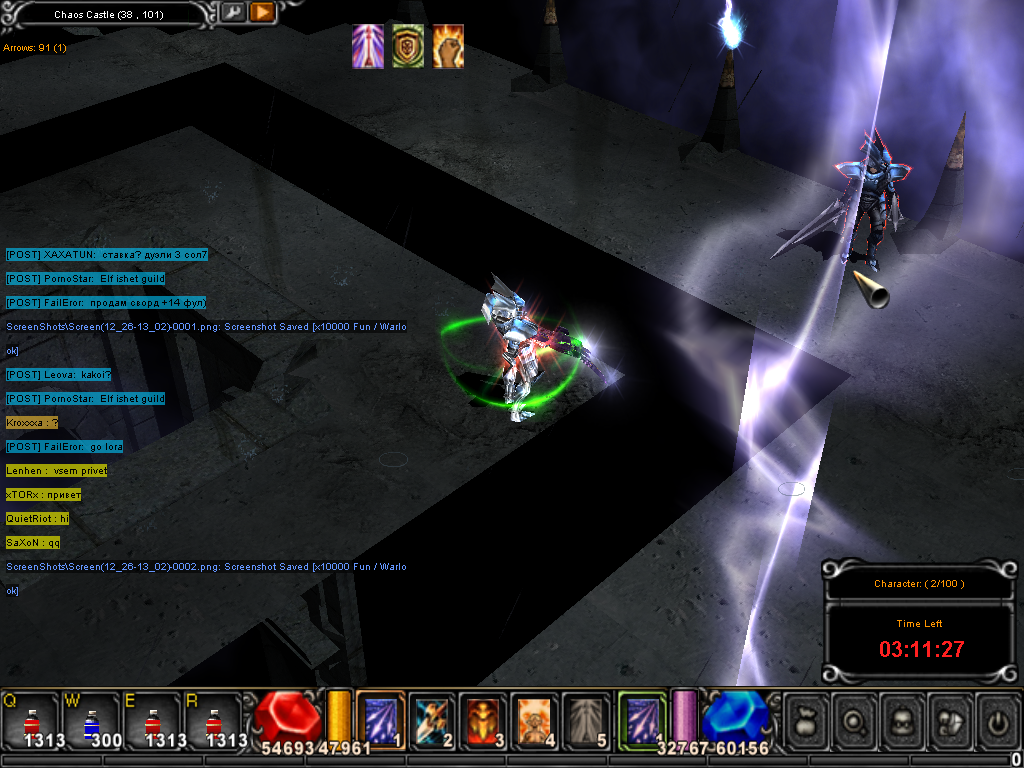The image size is (1024, 768).
Task: Open the bag inventory button
Action: (805, 720)
